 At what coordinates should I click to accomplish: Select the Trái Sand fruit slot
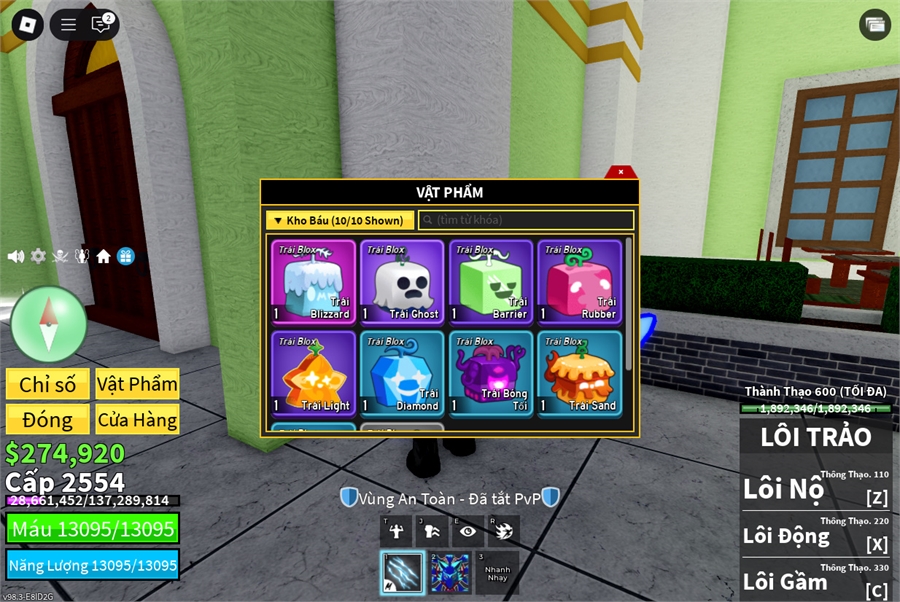tap(579, 374)
